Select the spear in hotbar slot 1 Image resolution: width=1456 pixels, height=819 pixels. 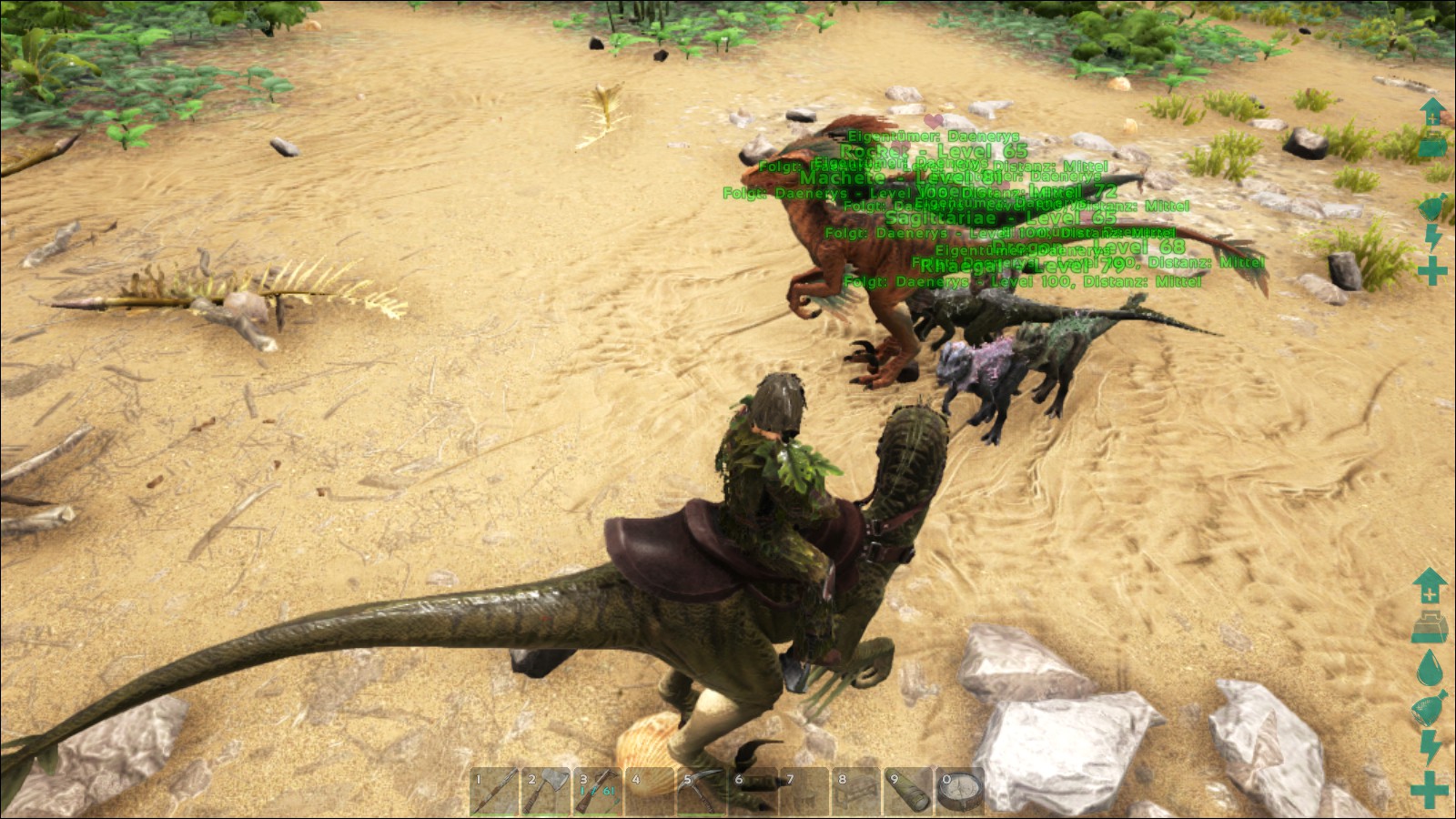(494, 791)
